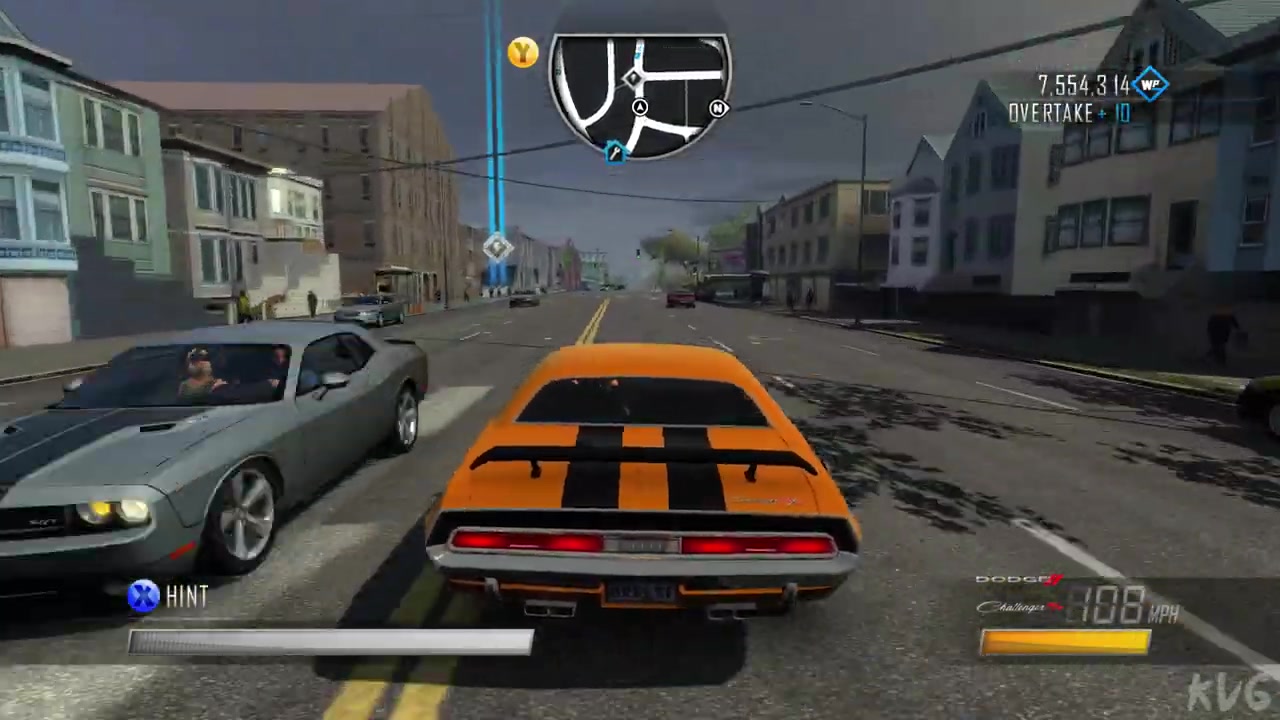Expand the street waypoint diamond marker
Screen dimensions: 1280x720
(497, 248)
